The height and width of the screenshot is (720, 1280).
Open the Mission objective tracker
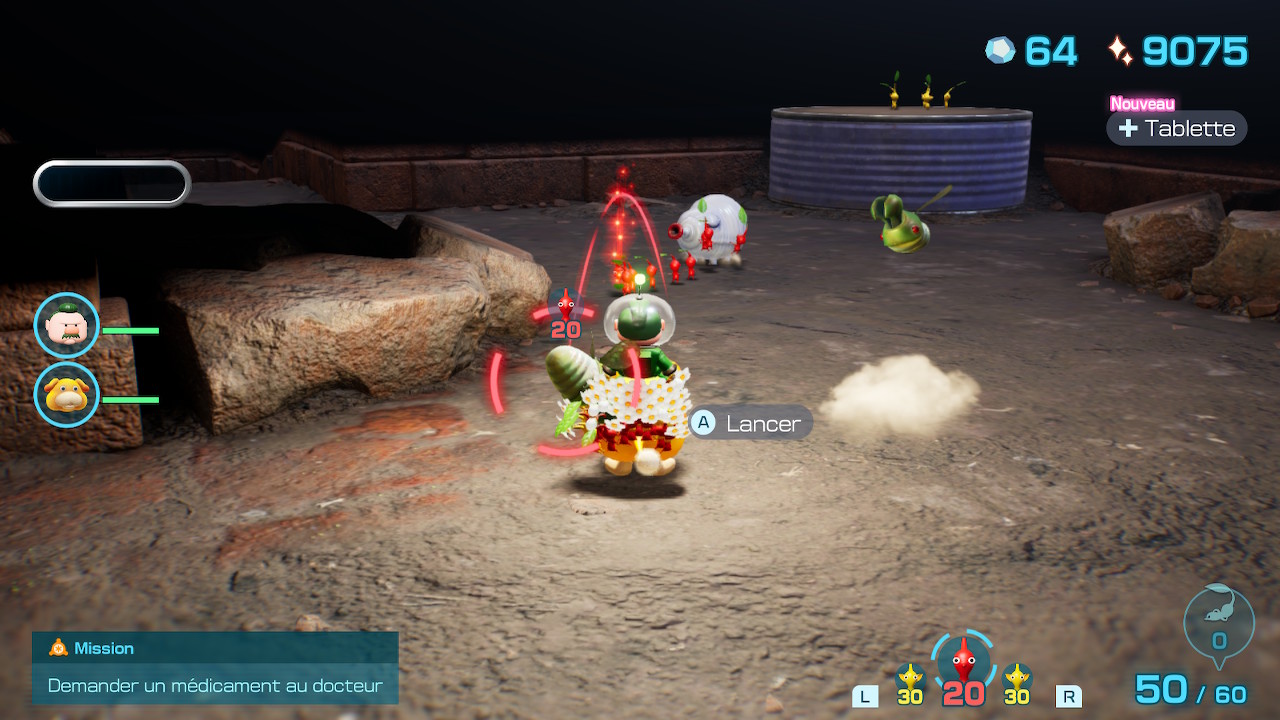click(x=215, y=668)
